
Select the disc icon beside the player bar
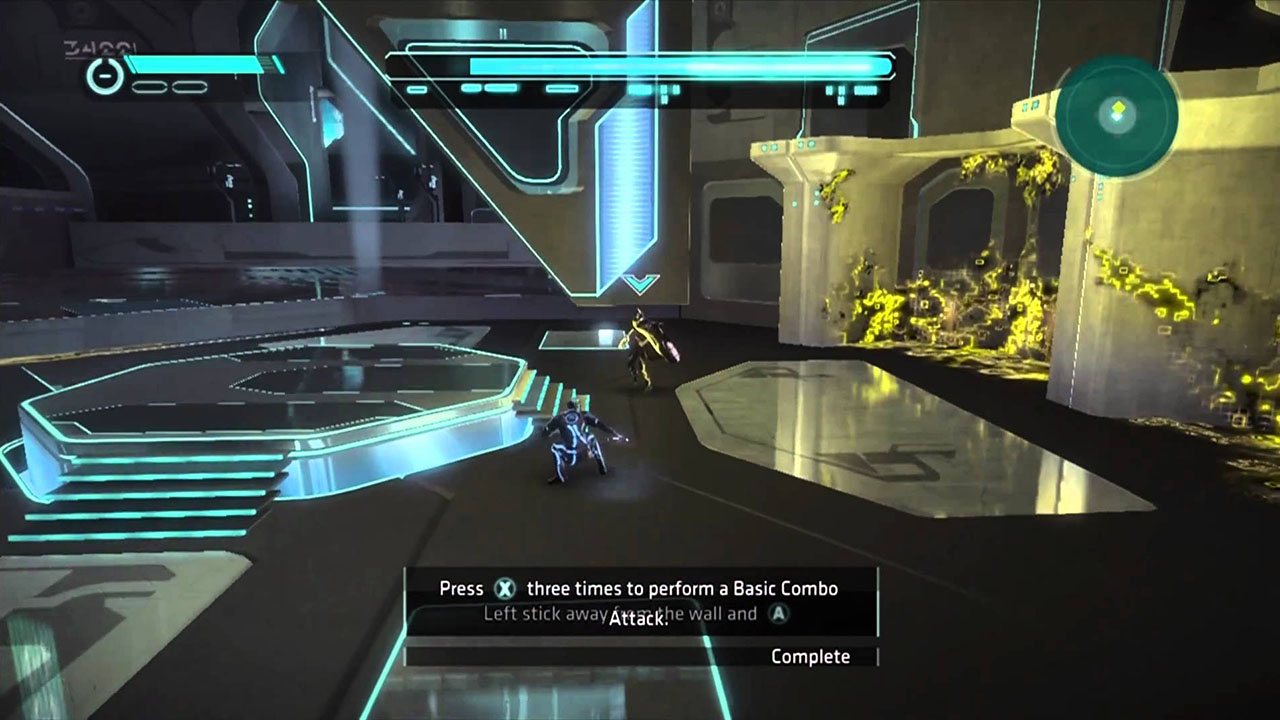click(x=104, y=77)
